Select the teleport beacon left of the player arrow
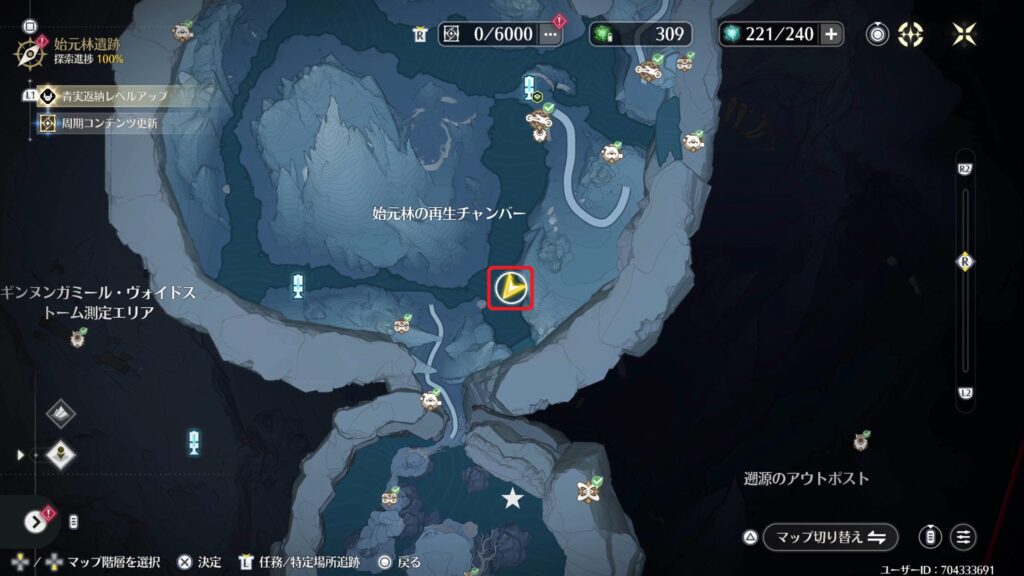This screenshot has height=576, width=1024. [297, 286]
